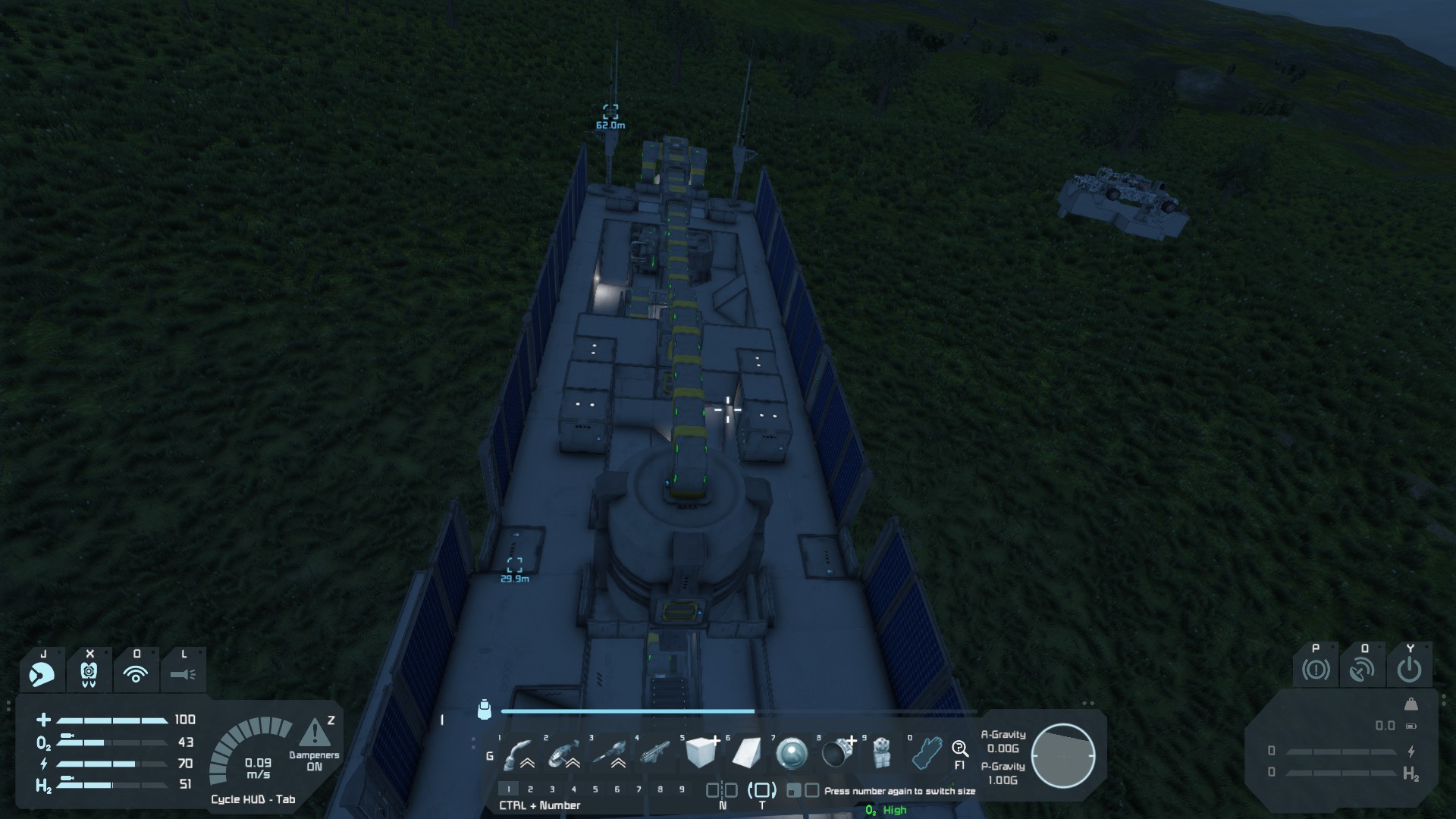Choose the block in hotbar slot 9

coord(881,753)
